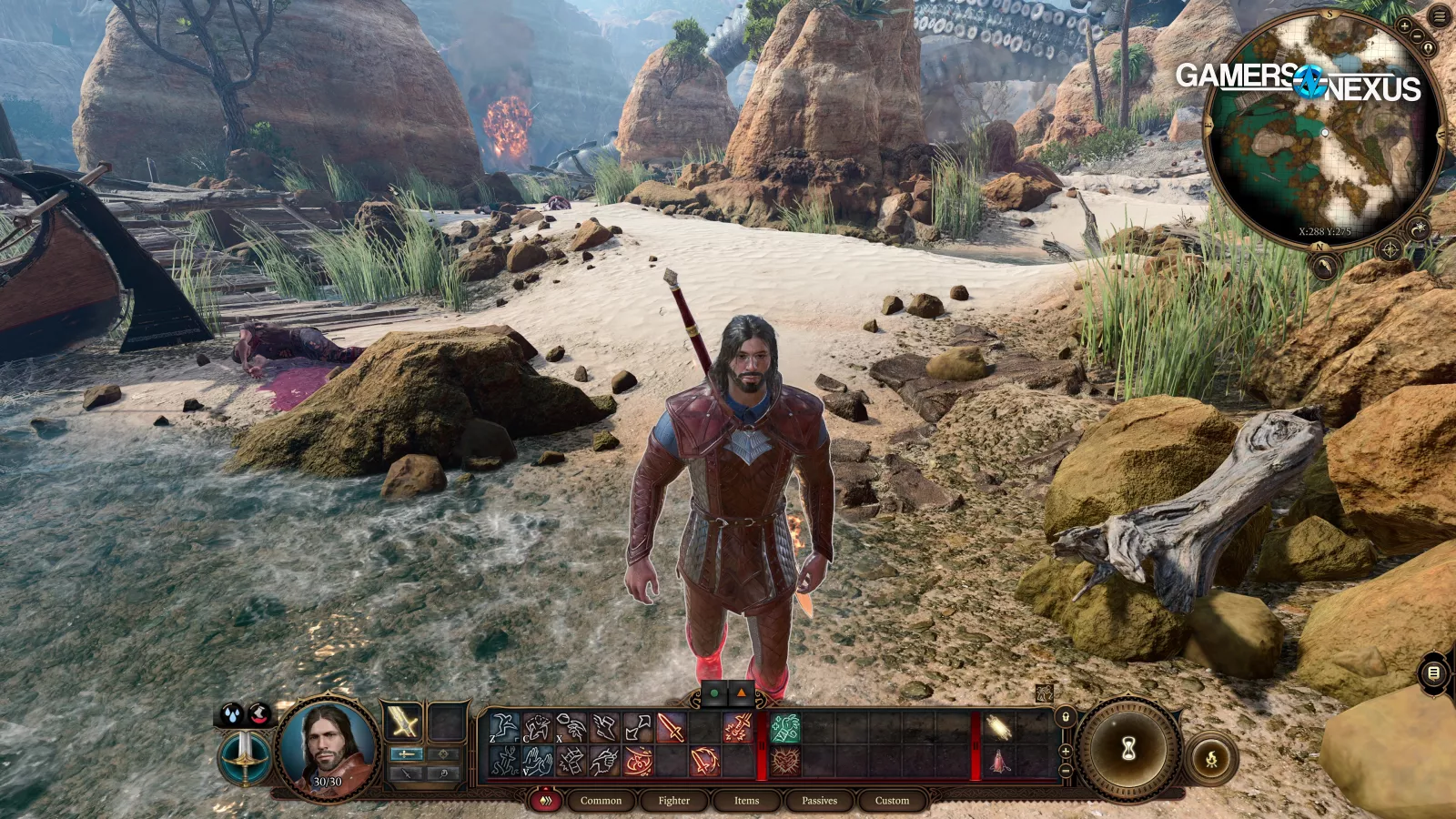Select the red sword main-hand attack
The width and height of the screenshot is (1456, 819).
(671, 728)
